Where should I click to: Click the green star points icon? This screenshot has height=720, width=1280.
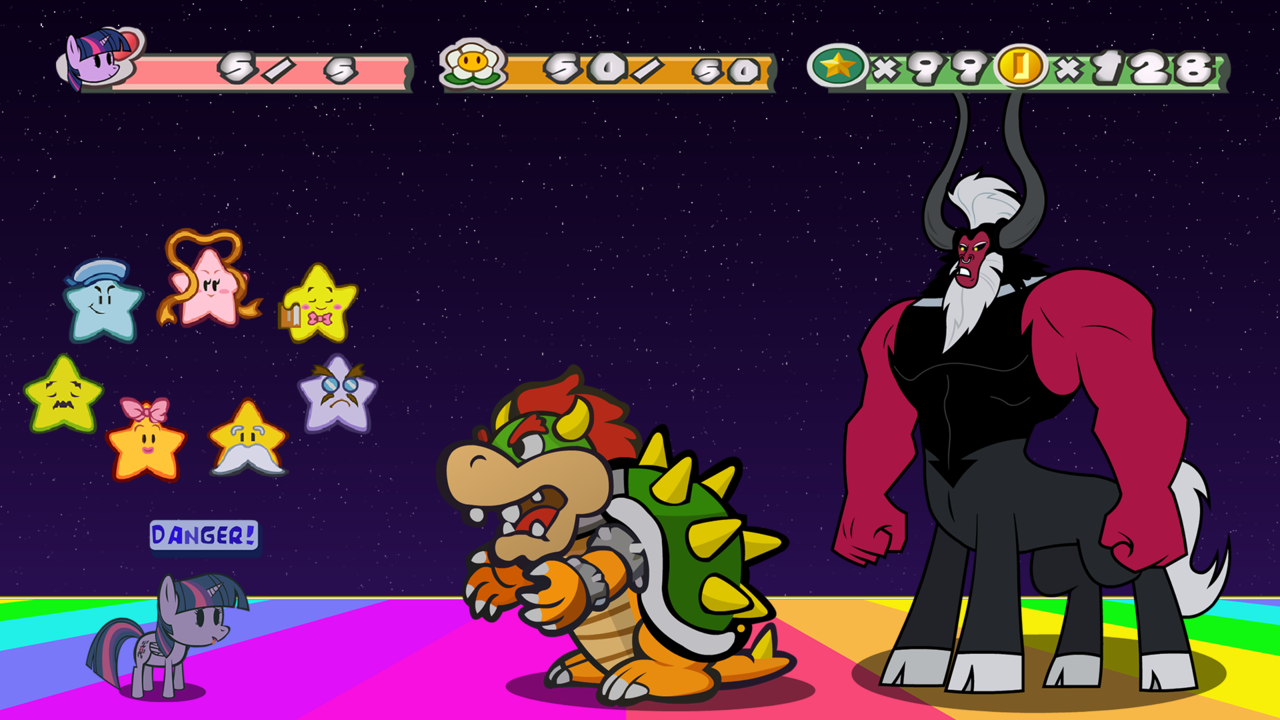pos(838,66)
